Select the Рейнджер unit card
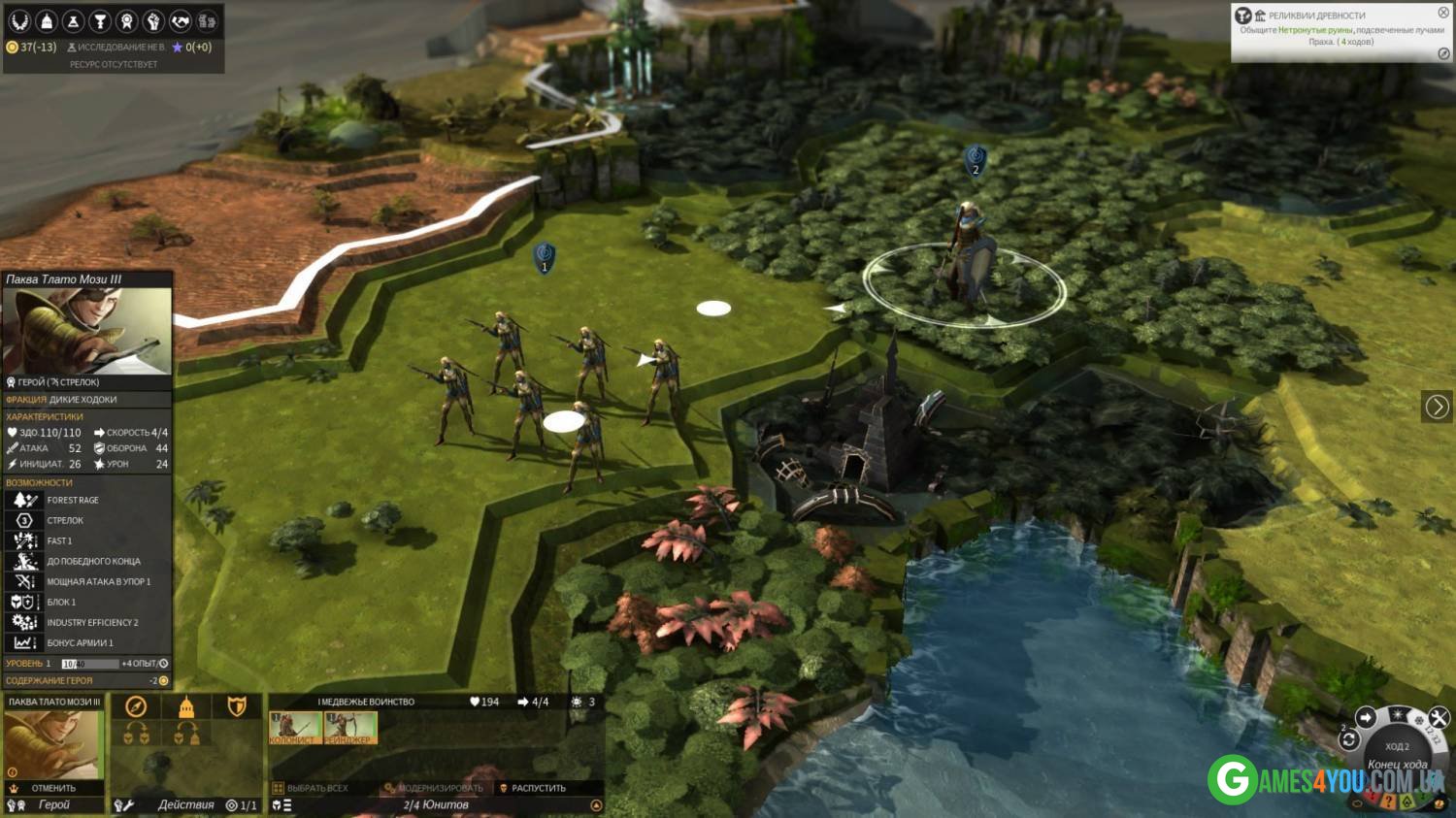This screenshot has width=1456, height=818. (x=349, y=728)
